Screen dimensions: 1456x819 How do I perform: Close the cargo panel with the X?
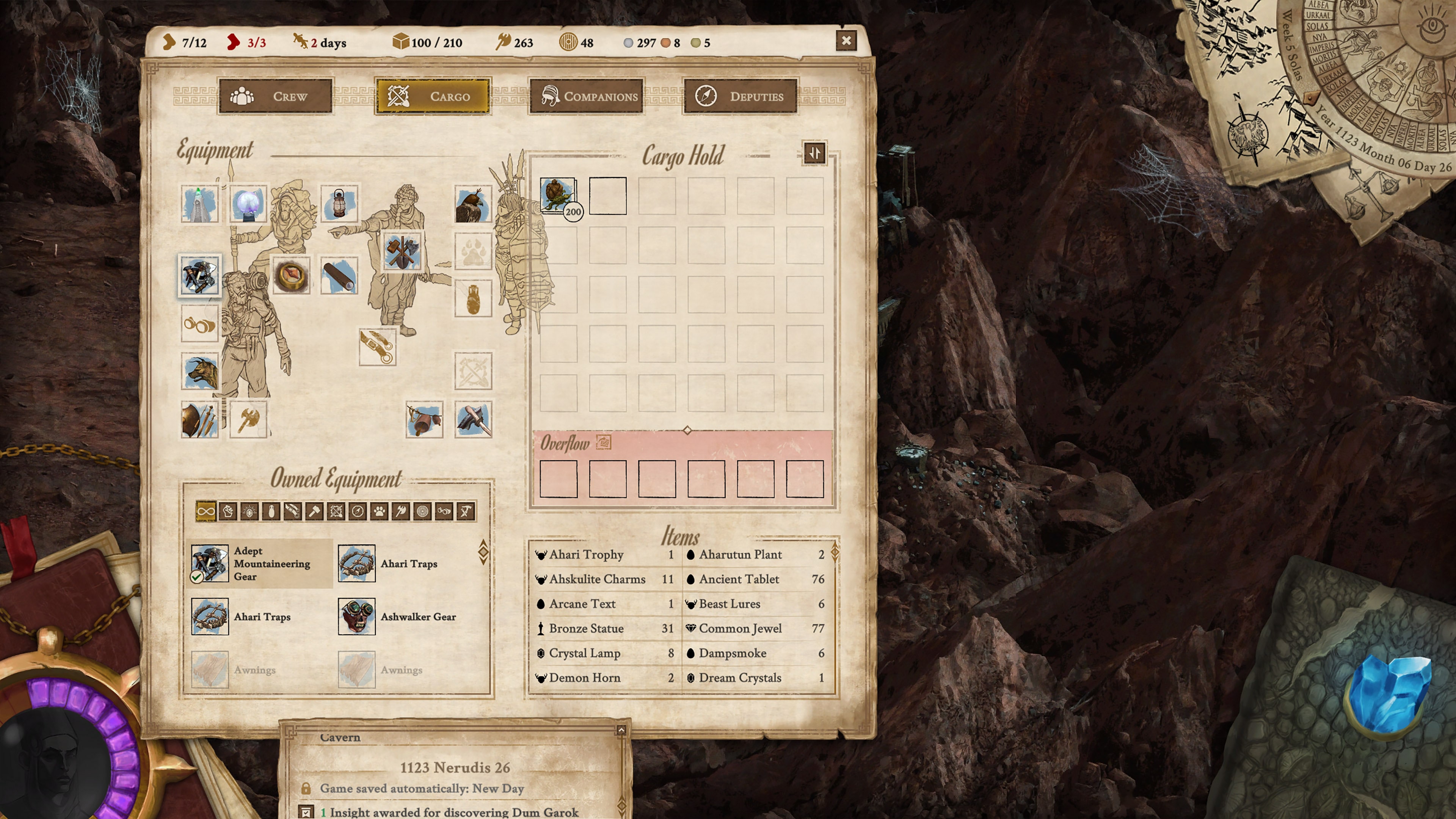(x=846, y=41)
